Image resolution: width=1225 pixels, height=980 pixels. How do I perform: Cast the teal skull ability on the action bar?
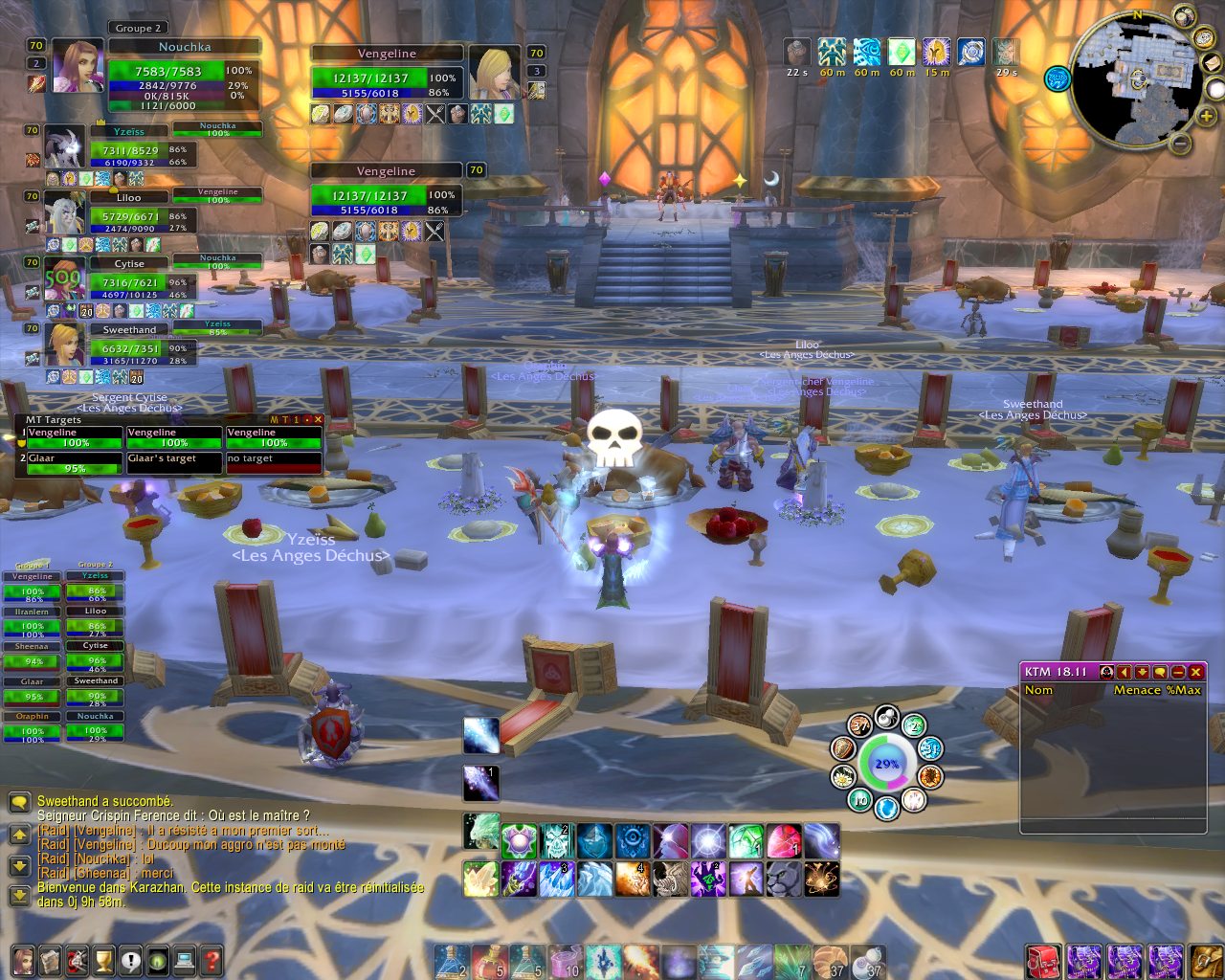tap(556, 841)
